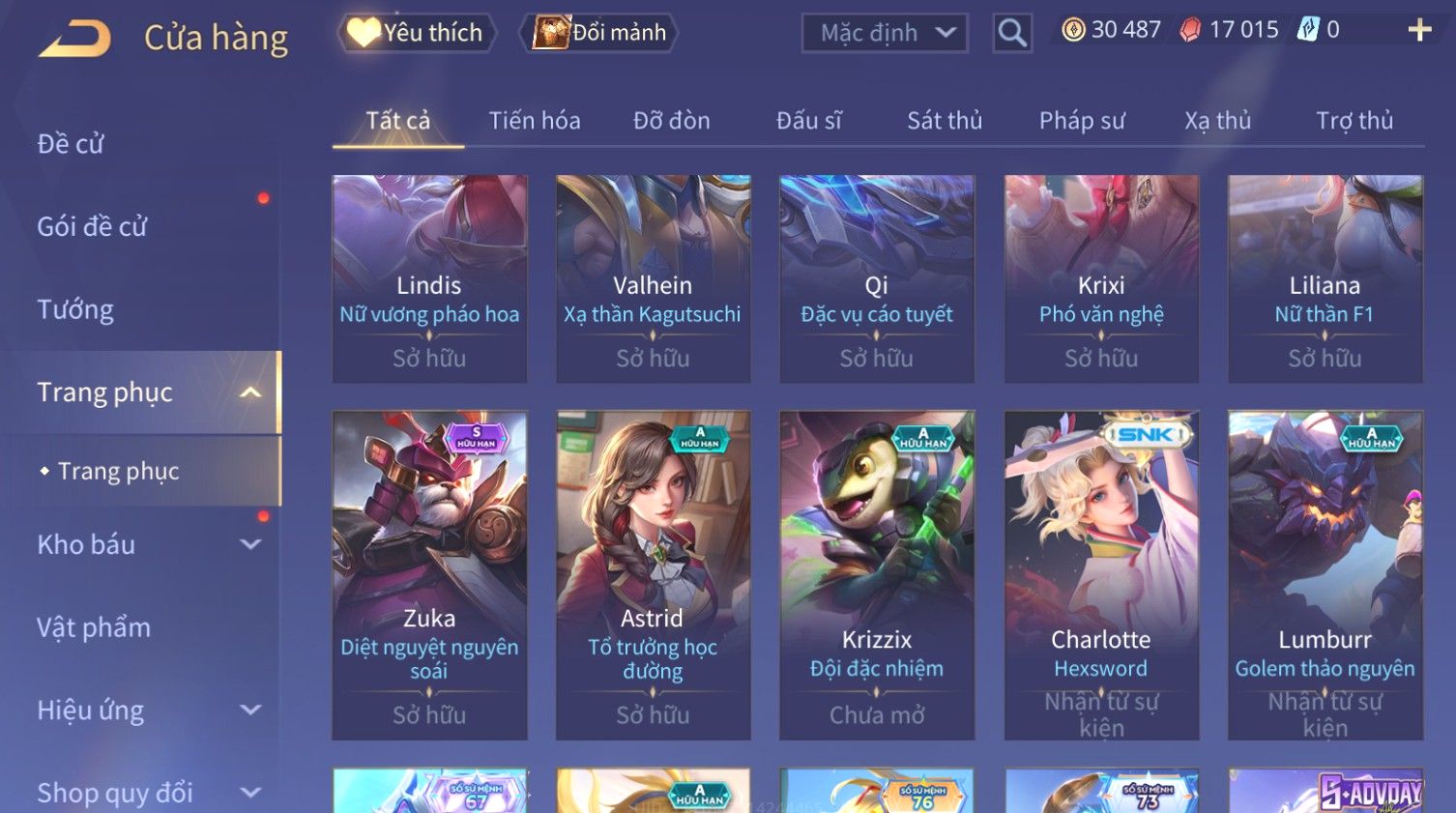Screen dimensions: 1456x813
Task: View the Charlotte Hexsword skin card
Action: tap(1101, 574)
